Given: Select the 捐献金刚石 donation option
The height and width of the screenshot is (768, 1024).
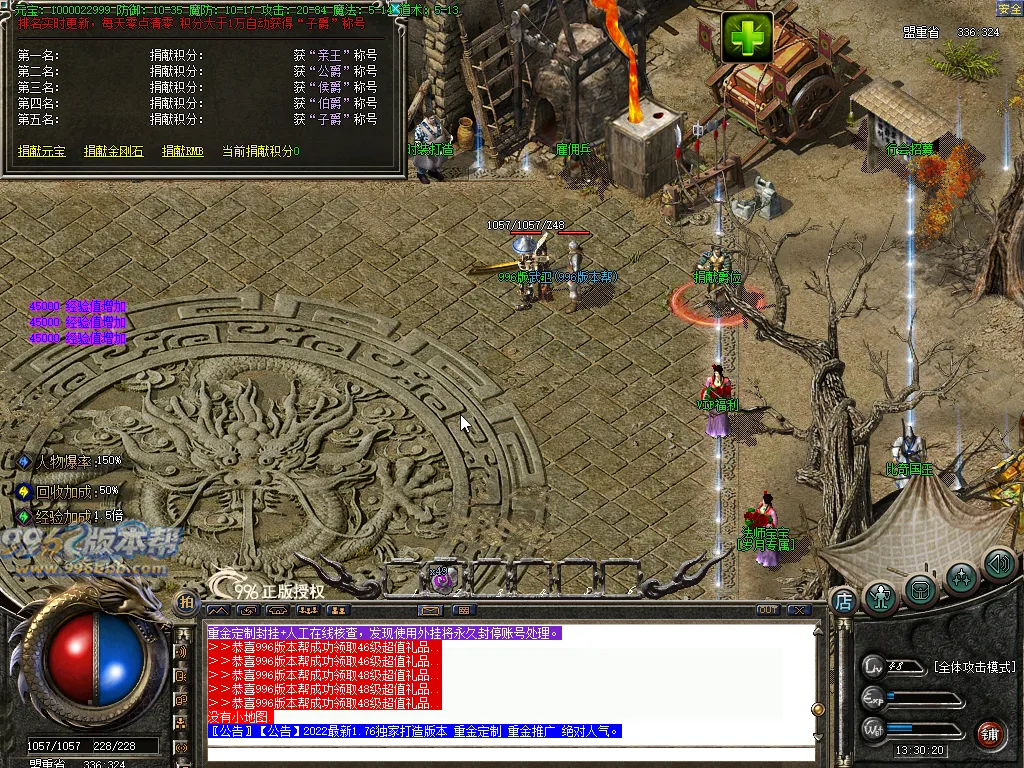Looking at the screenshot, I should 113,151.
